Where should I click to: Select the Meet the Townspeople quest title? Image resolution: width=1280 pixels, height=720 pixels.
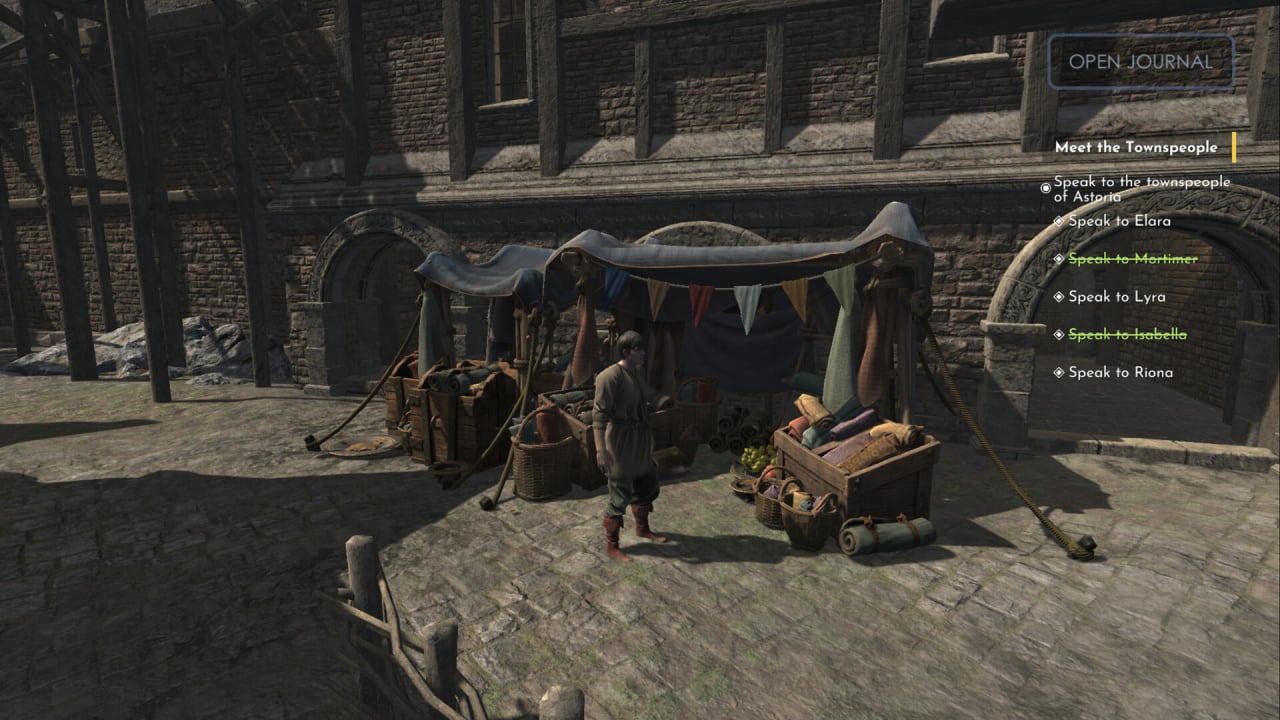(1136, 147)
